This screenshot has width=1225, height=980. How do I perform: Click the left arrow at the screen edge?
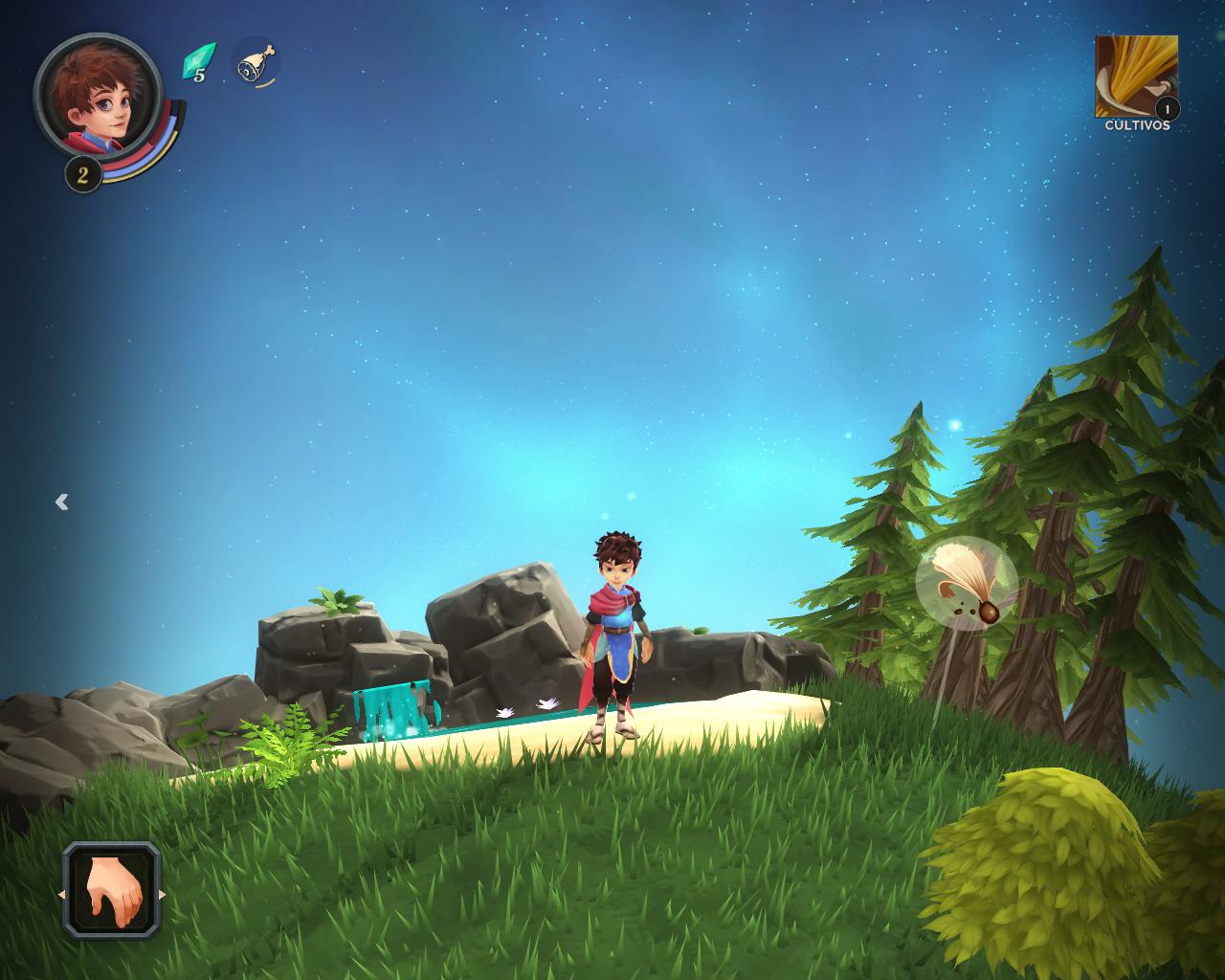[62, 501]
